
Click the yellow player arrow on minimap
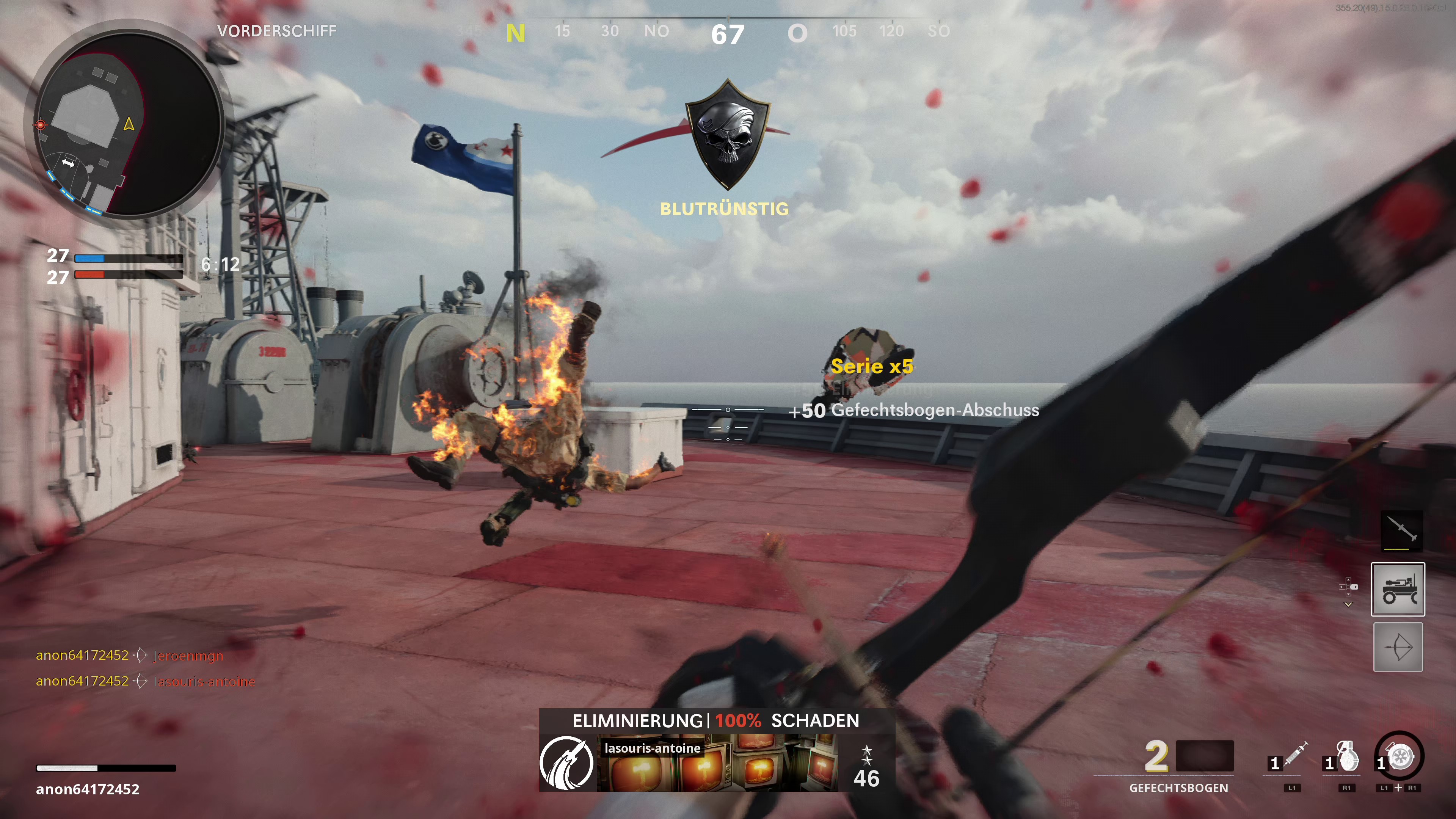click(x=129, y=124)
